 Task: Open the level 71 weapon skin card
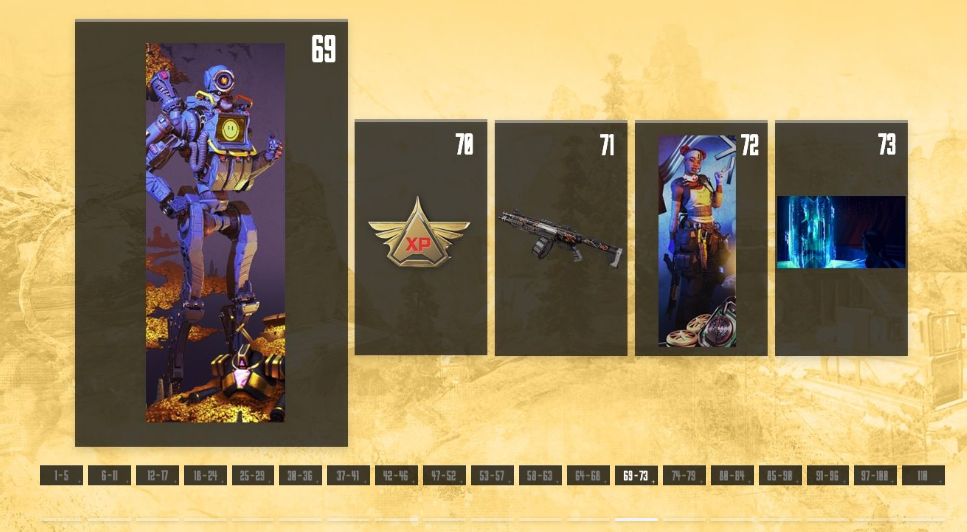561,238
